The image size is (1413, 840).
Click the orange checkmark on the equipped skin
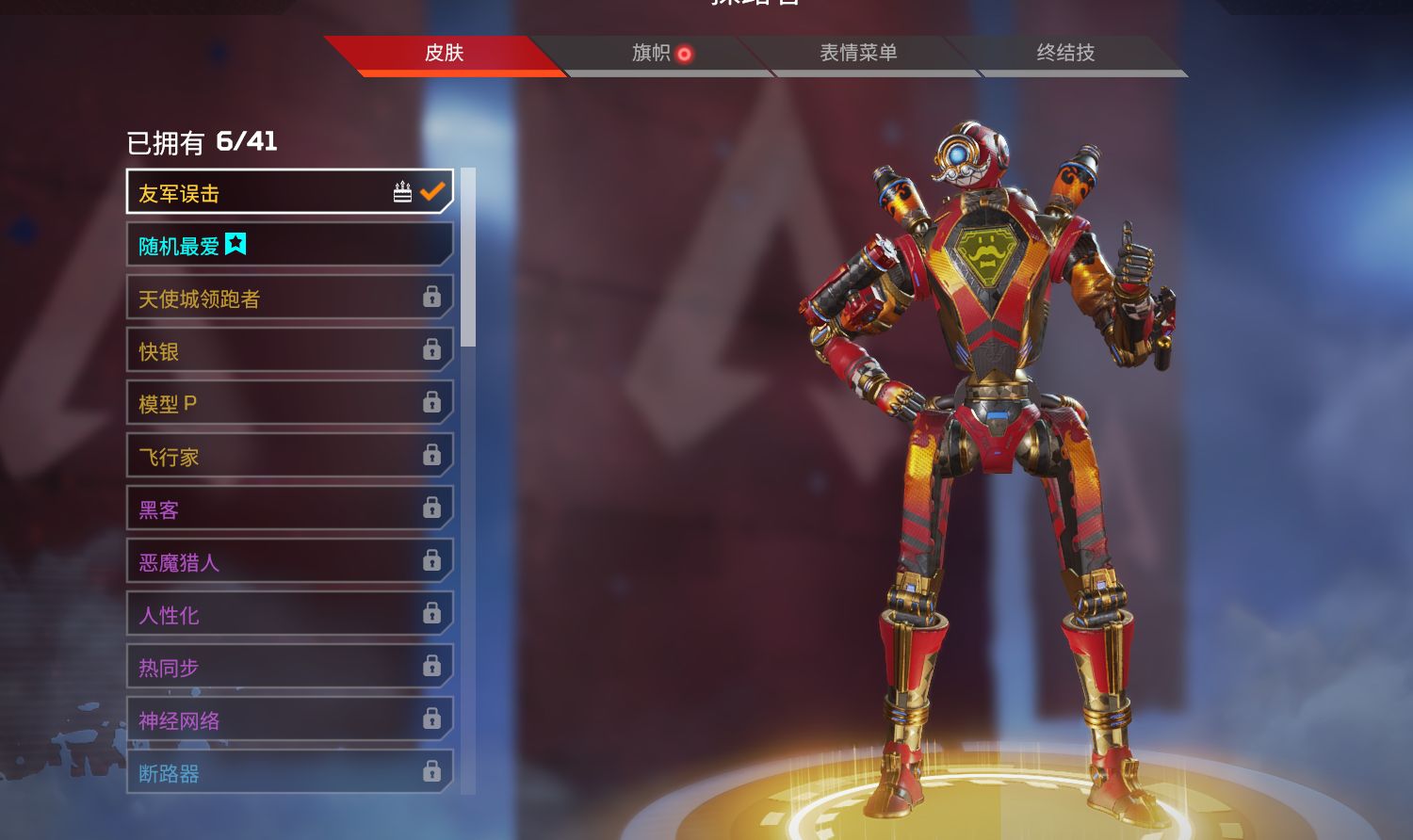coord(432,190)
